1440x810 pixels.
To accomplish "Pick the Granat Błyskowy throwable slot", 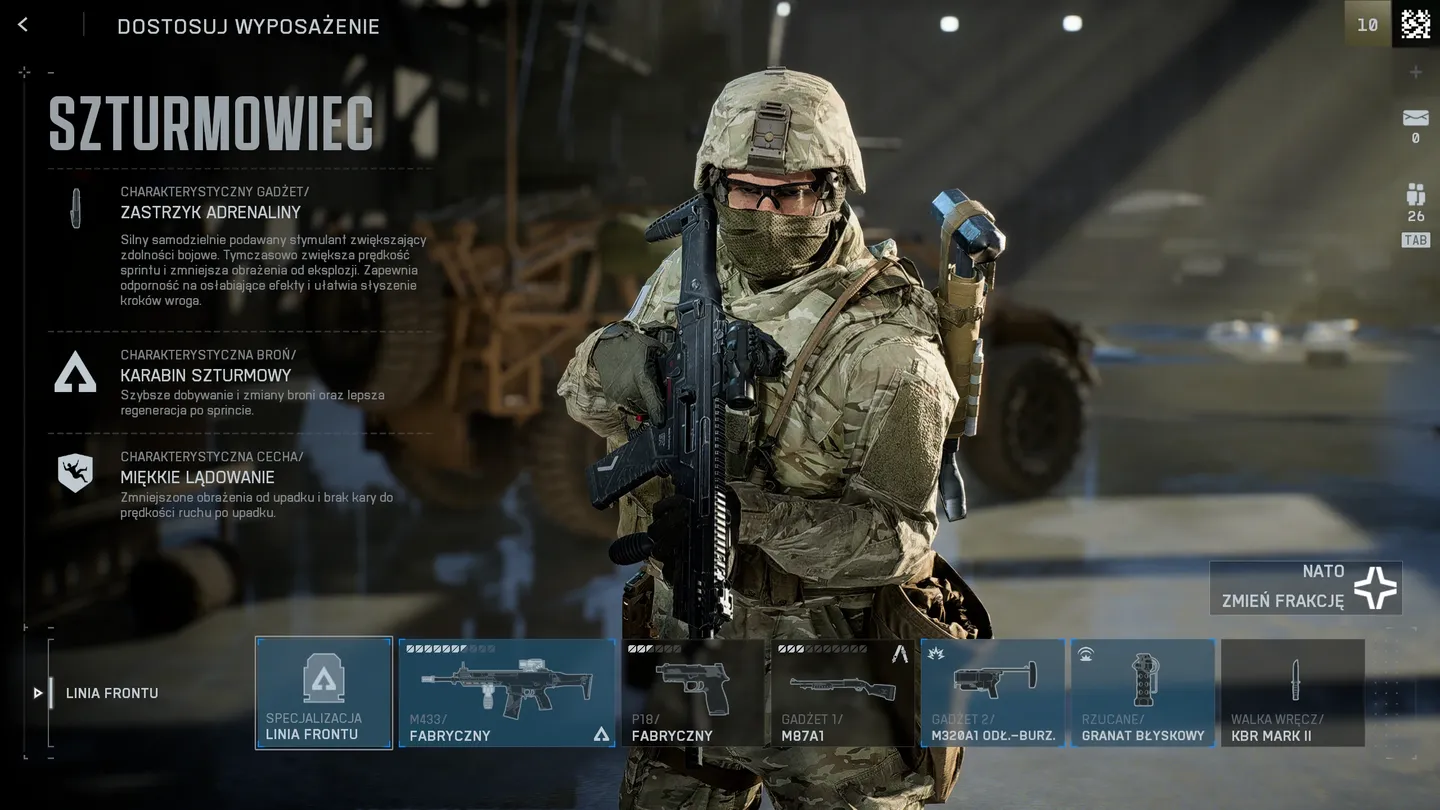I will pyautogui.click(x=1143, y=693).
